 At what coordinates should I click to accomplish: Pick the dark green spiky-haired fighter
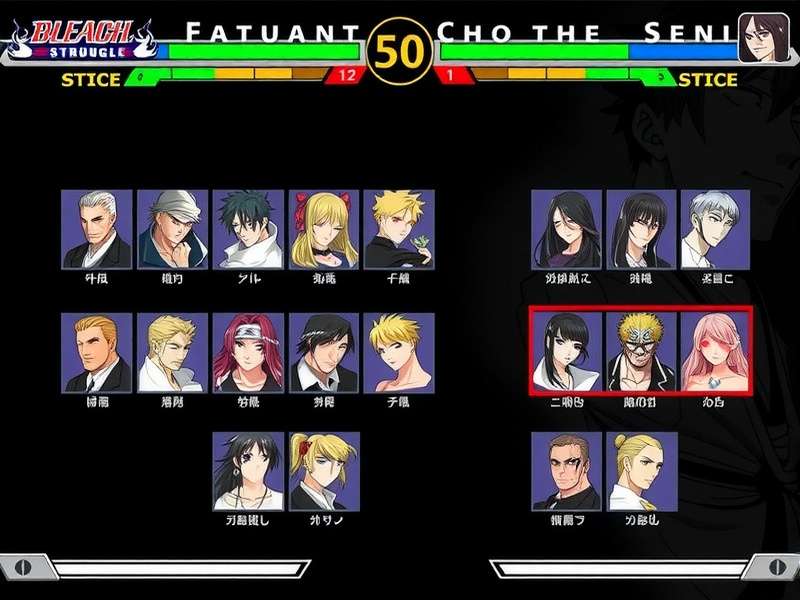(x=248, y=229)
